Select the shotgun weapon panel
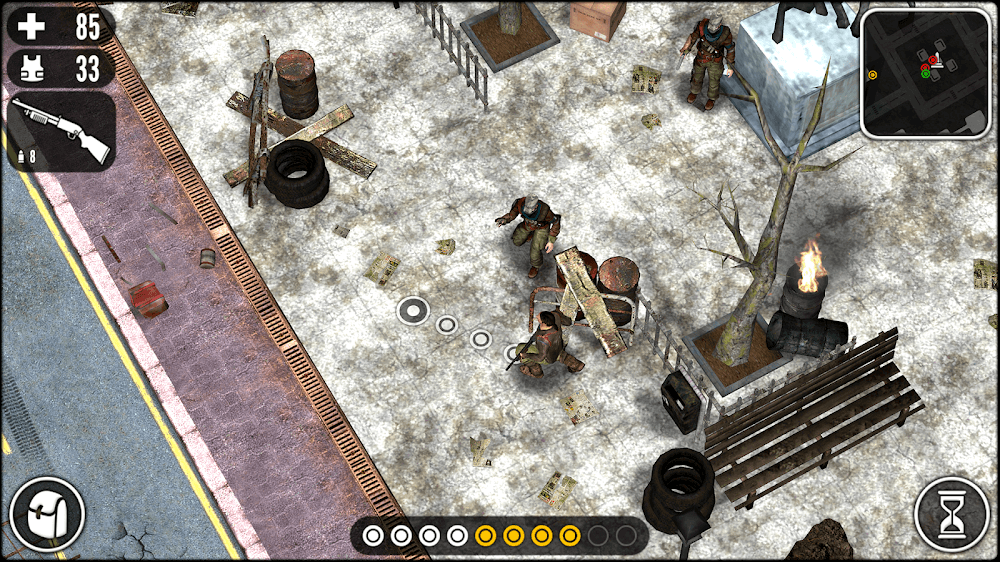The height and width of the screenshot is (562, 1000). [61, 132]
